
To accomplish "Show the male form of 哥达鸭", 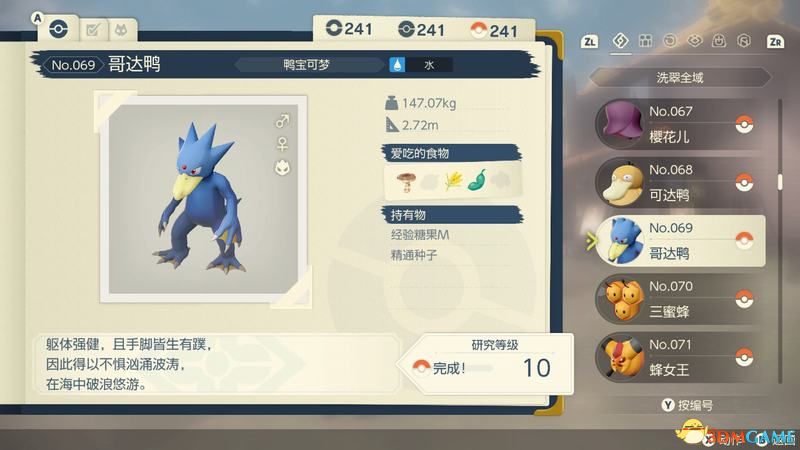I will pos(282,121).
